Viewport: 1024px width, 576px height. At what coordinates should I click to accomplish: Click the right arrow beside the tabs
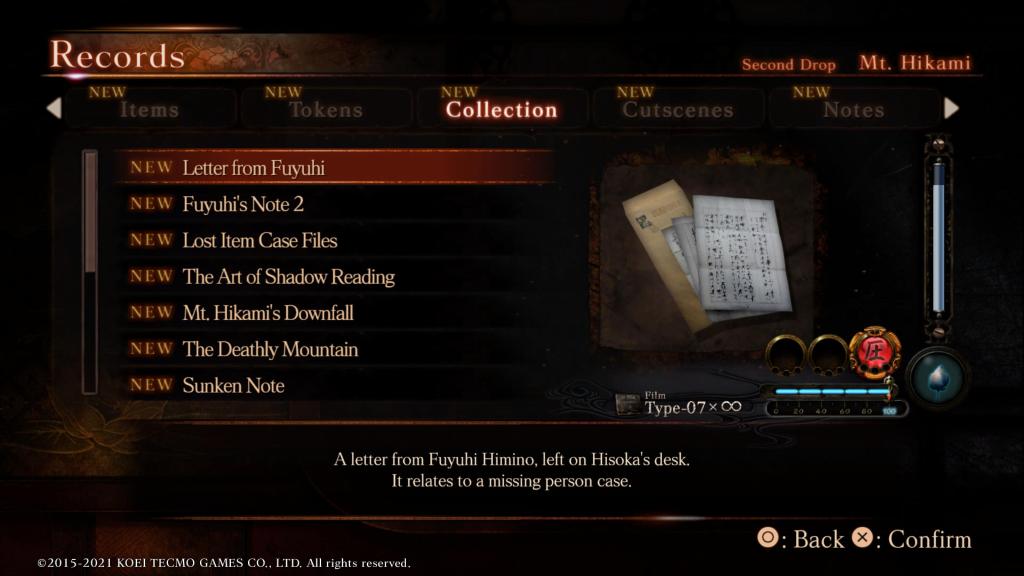pyautogui.click(x=951, y=108)
